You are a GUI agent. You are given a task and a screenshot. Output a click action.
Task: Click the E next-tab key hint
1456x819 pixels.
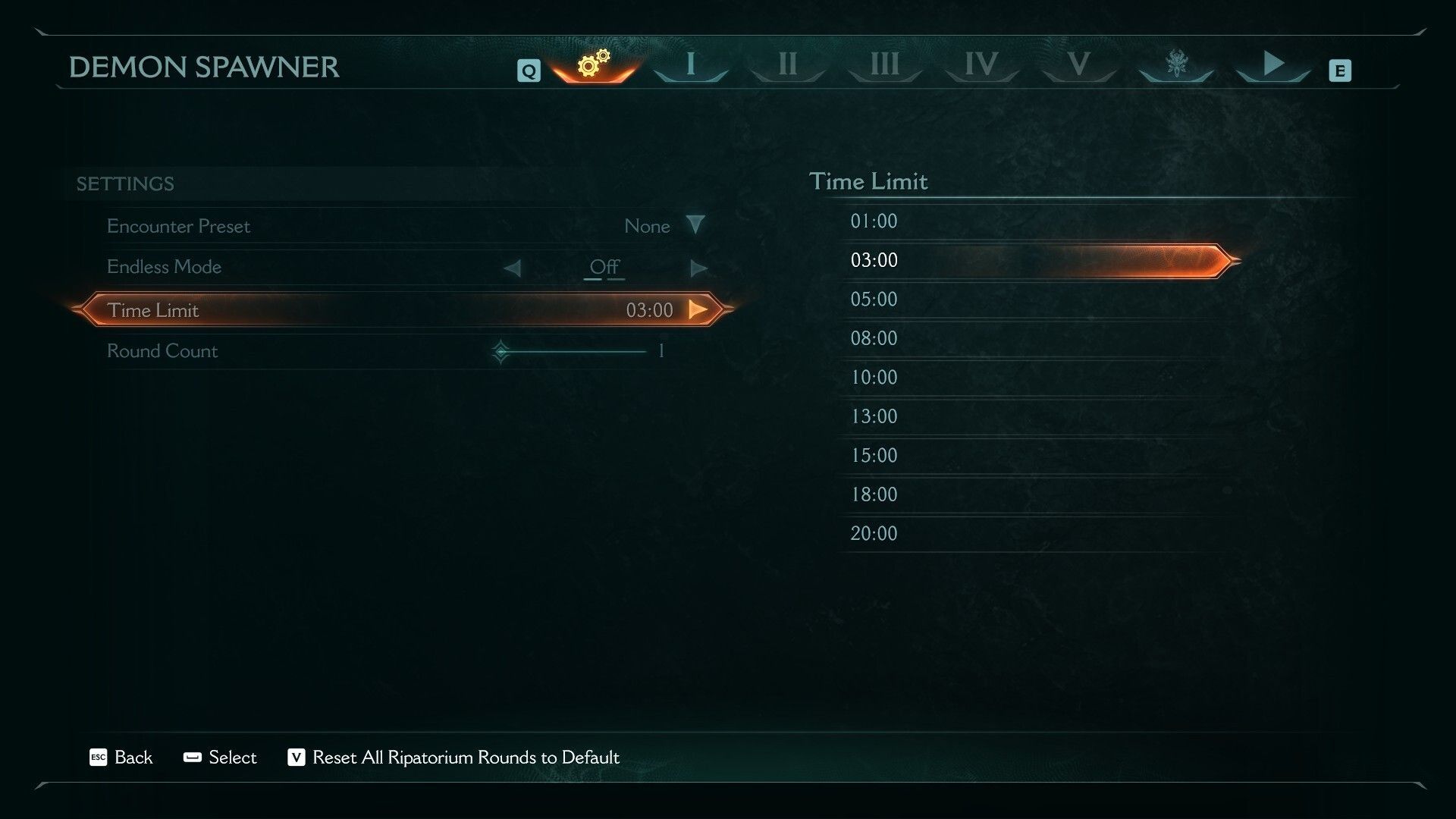pyautogui.click(x=1341, y=70)
